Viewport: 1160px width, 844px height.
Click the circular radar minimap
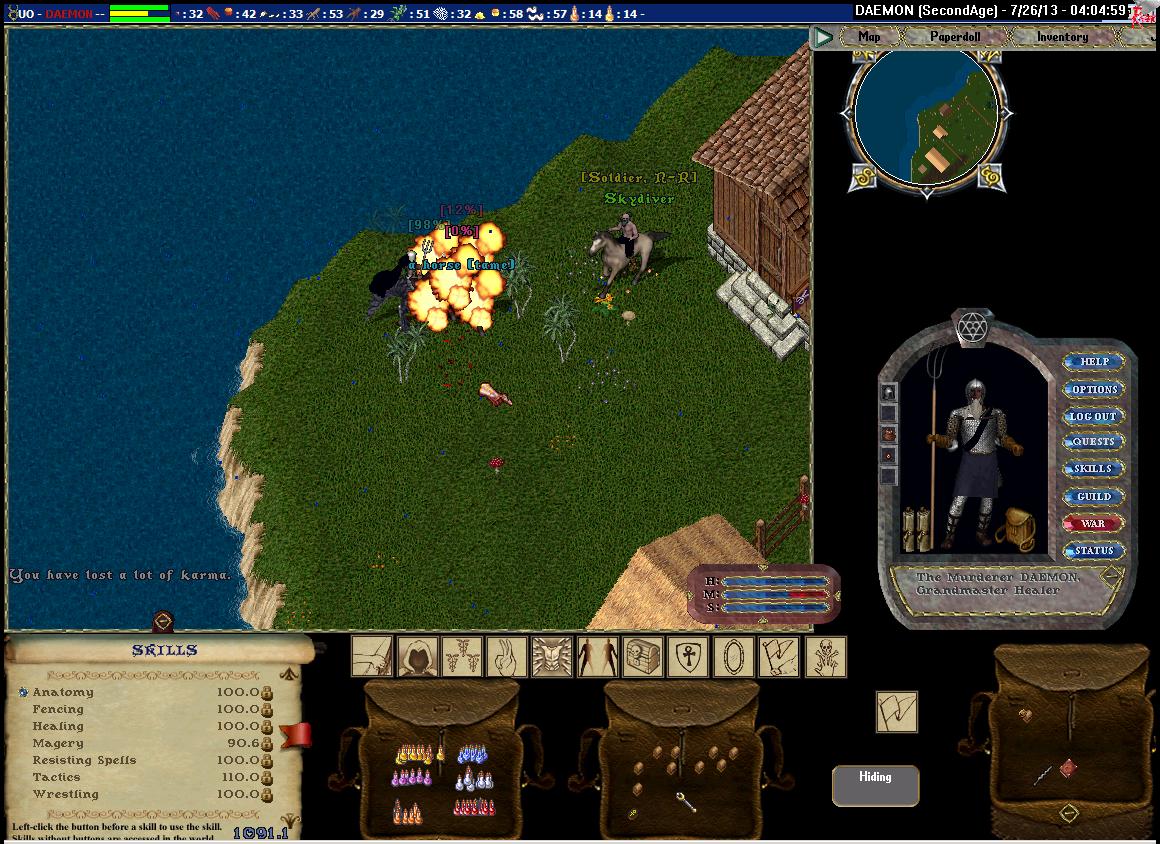pos(925,117)
